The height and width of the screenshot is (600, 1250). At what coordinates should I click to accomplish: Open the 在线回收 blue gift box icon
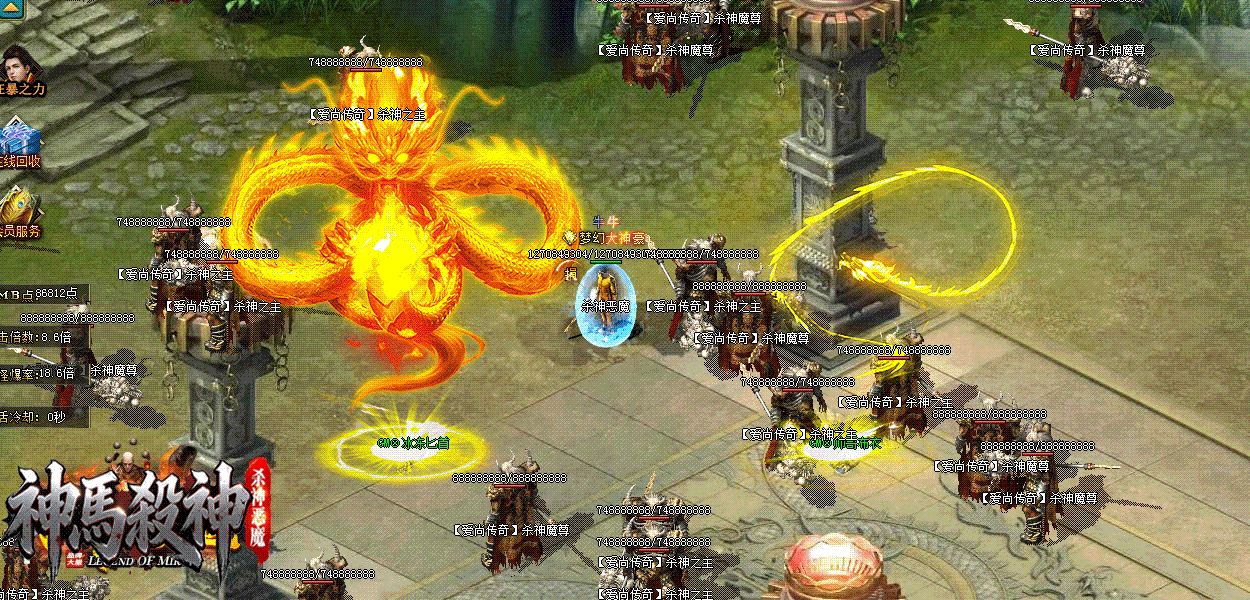(x=18, y=137)
